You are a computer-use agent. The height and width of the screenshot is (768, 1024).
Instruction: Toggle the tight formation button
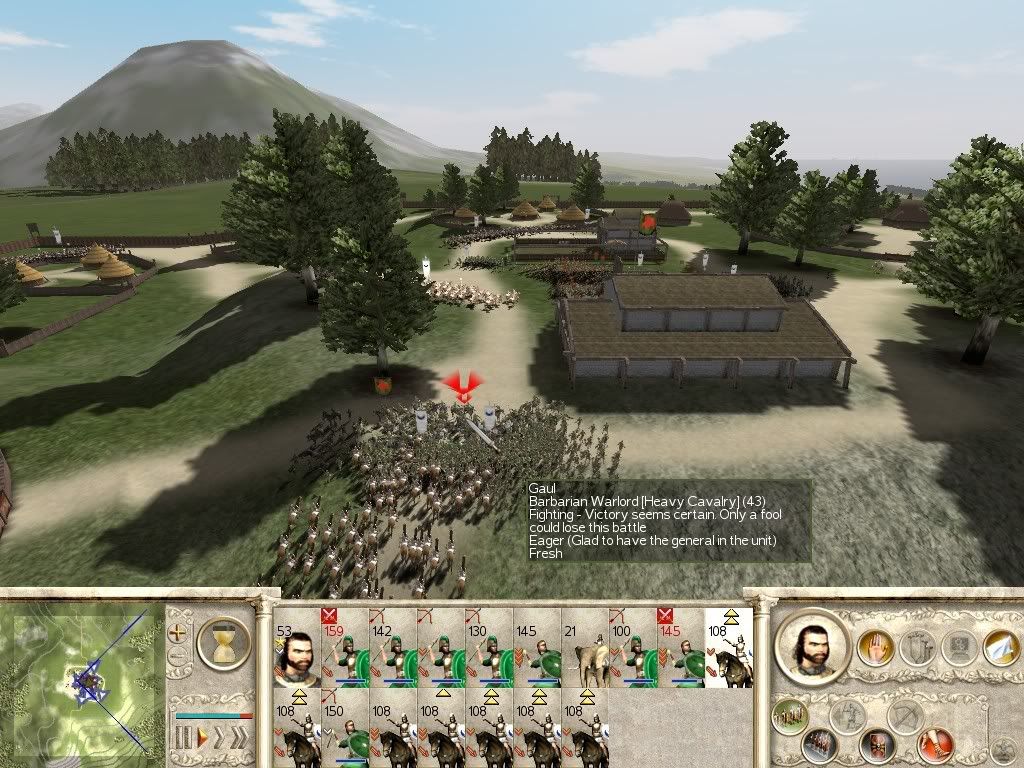[x=818, y=745]
